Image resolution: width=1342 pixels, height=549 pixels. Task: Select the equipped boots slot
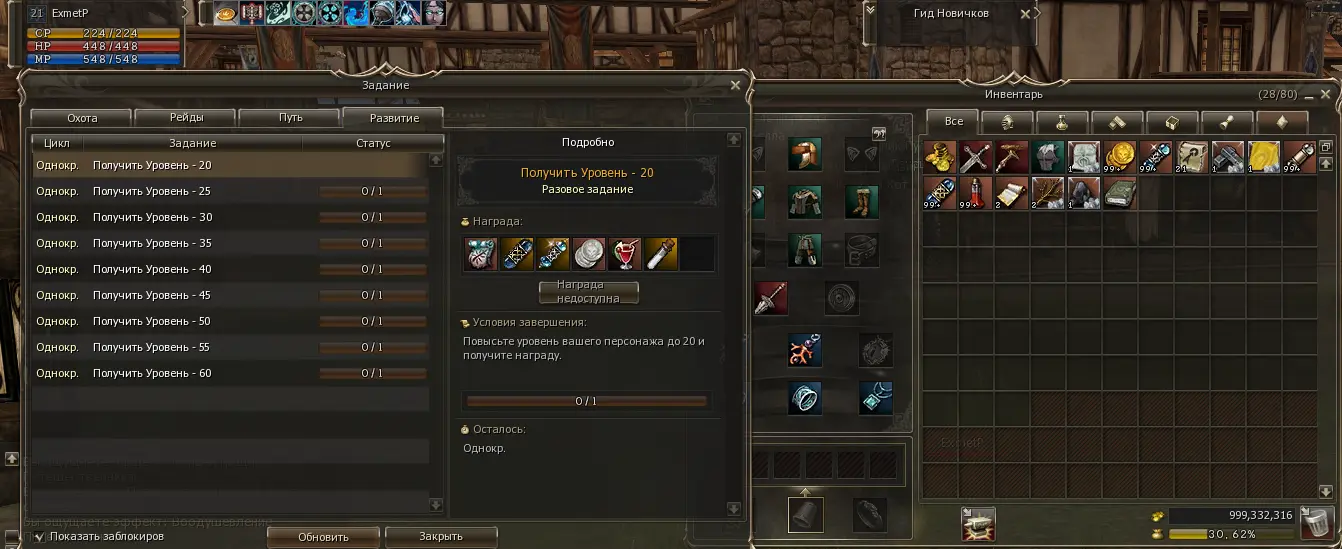pyautogui.click(x=860, y=201)
